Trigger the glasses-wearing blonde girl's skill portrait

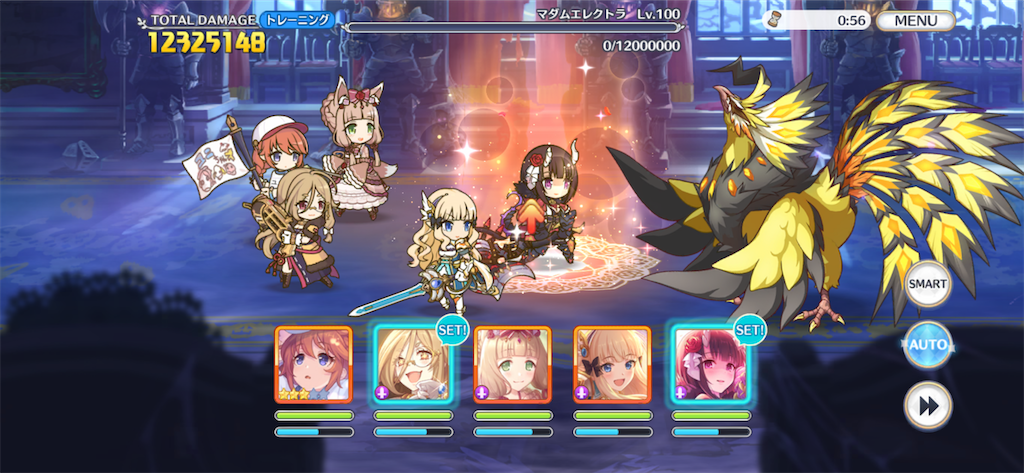click(x=412, y=364)
